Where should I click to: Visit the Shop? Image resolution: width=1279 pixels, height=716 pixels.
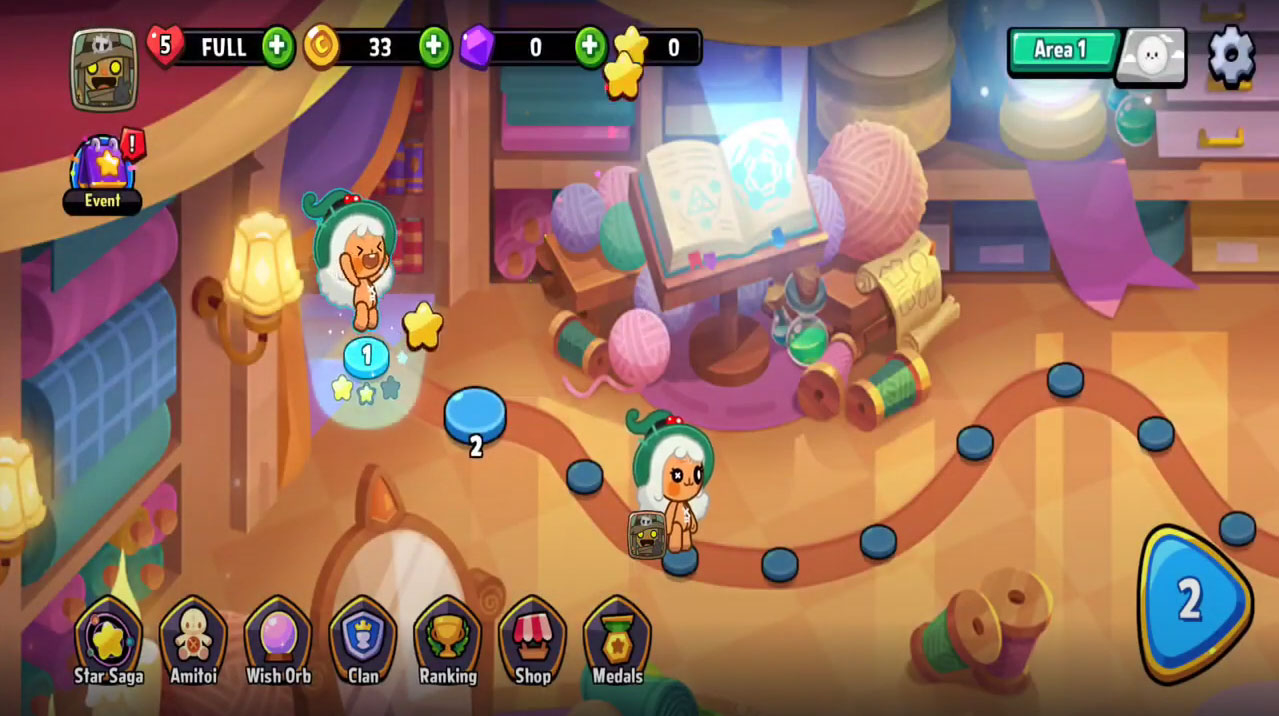[532, 642]
